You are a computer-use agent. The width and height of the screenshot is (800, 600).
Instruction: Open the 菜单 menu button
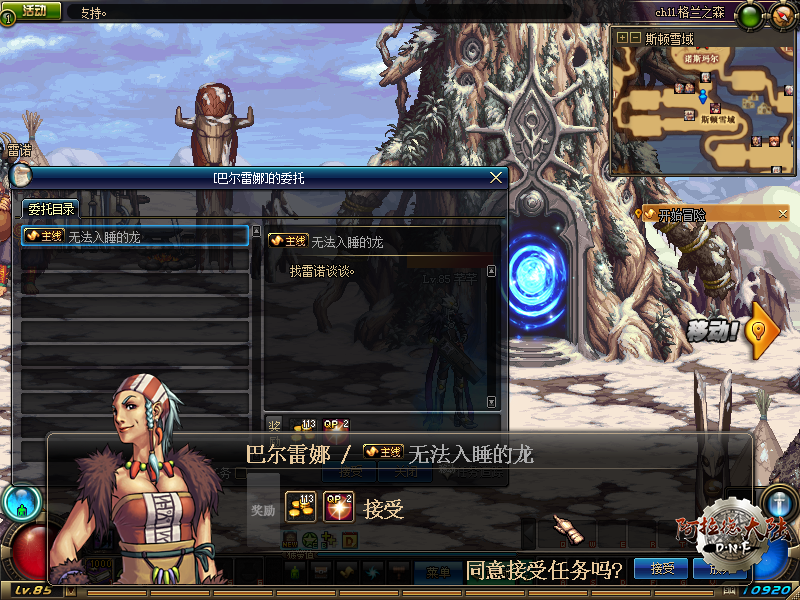coord(437,572)
